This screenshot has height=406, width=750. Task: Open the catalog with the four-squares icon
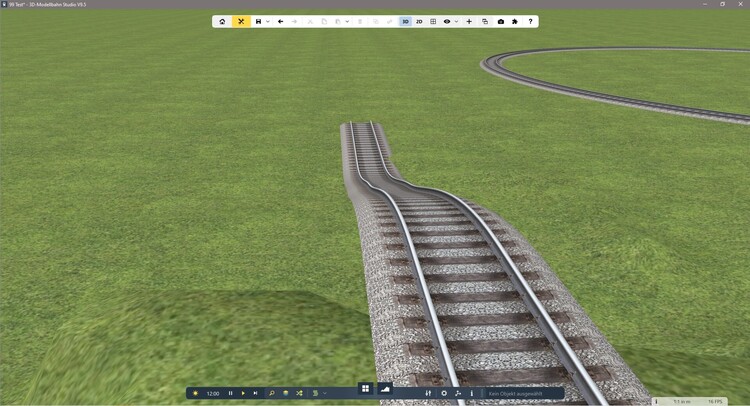click(x=366, y=389)
